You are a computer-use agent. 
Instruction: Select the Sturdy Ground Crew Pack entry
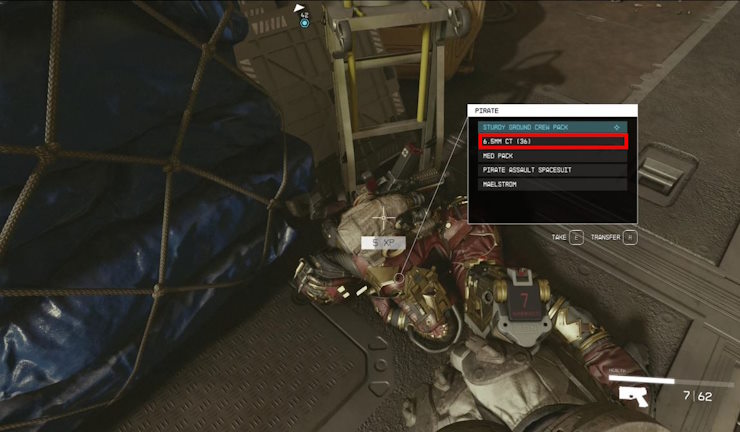pos(552,128)
